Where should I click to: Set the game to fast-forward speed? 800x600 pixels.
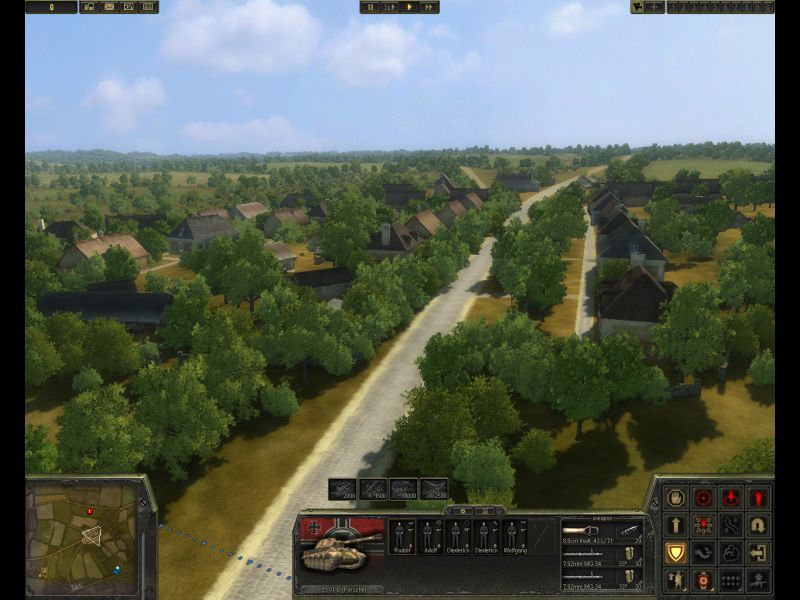(428, 7)
